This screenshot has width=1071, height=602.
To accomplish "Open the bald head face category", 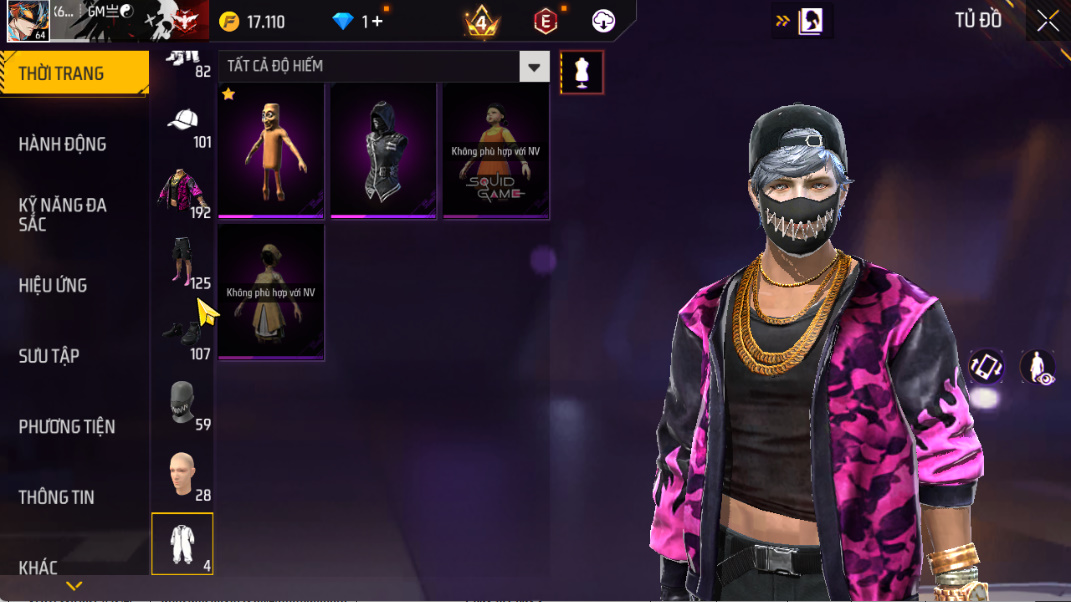I will point(181,474).
